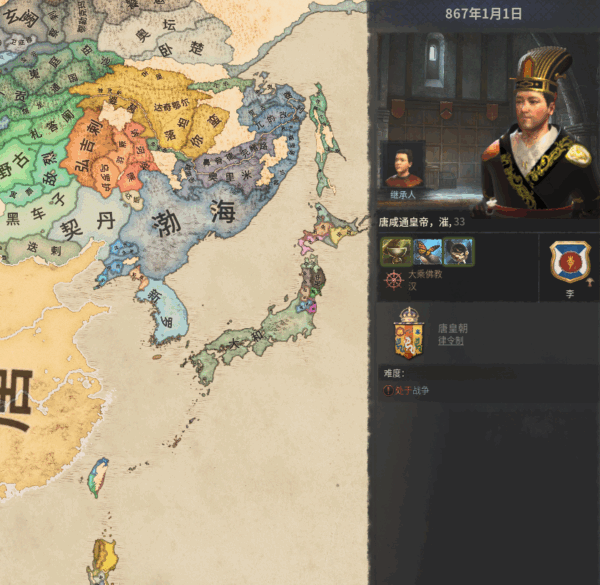
Task: Open the 唐皇朝 realm coat of arms
Action: tap(410, 333)
